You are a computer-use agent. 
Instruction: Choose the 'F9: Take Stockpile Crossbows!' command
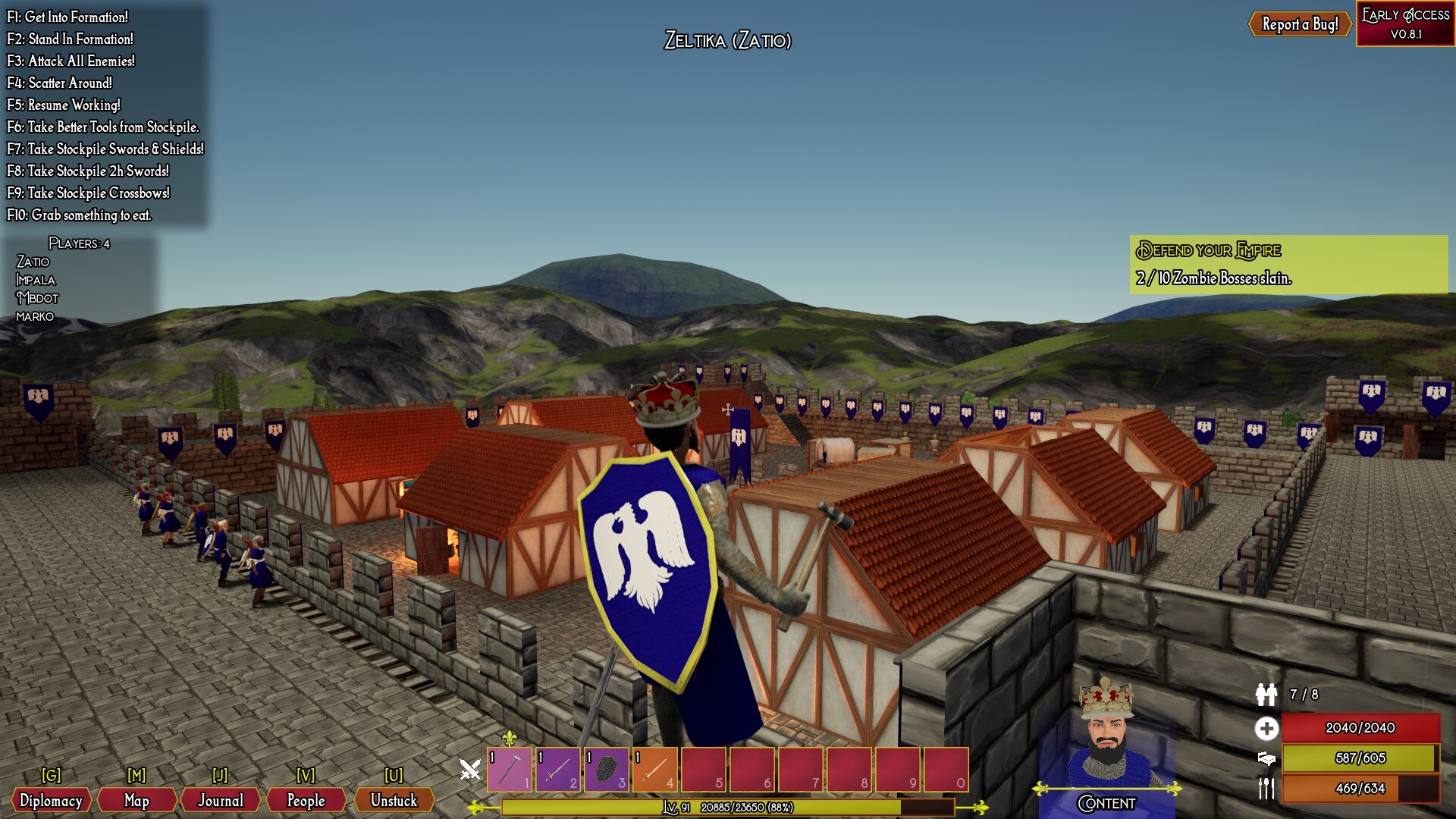click(88, 193)
